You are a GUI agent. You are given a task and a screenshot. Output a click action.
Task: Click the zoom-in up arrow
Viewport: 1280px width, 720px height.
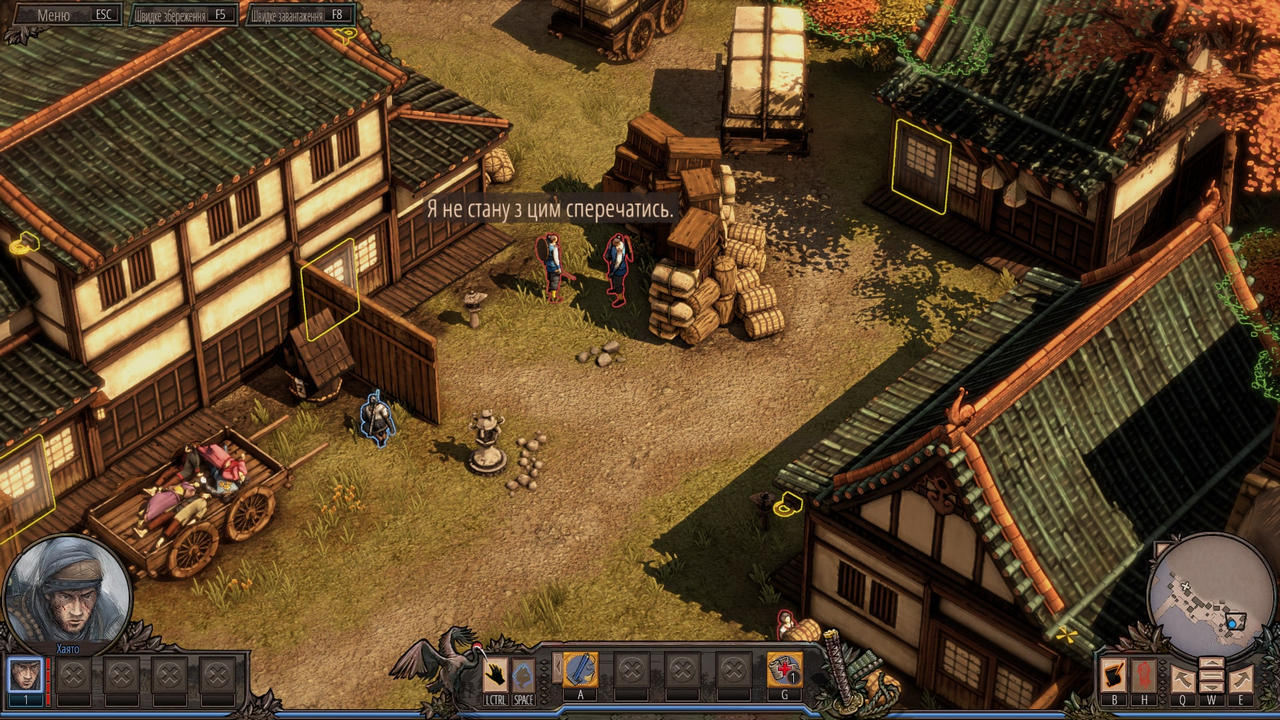1211,662
